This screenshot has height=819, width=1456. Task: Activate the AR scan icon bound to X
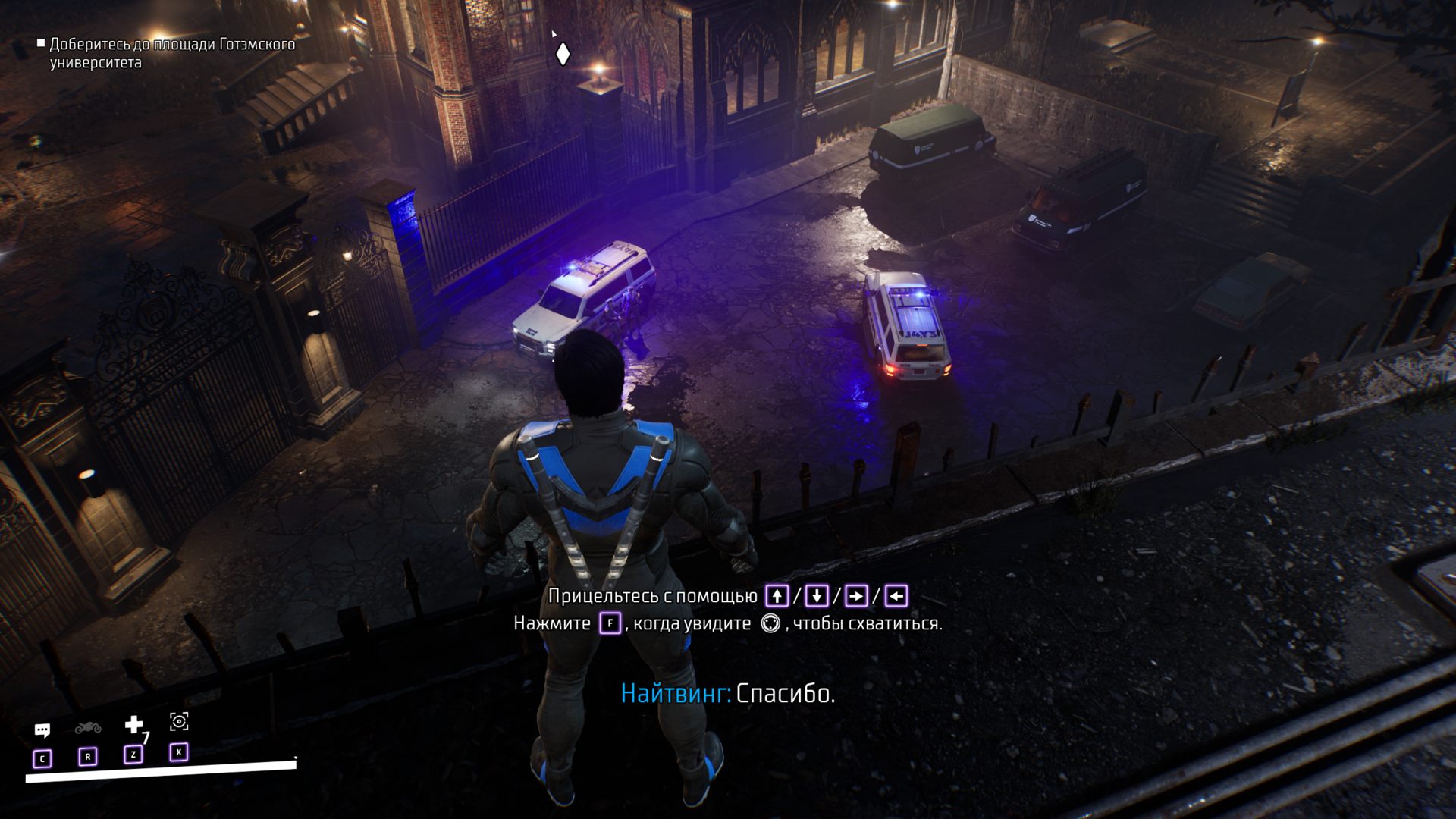179,722
